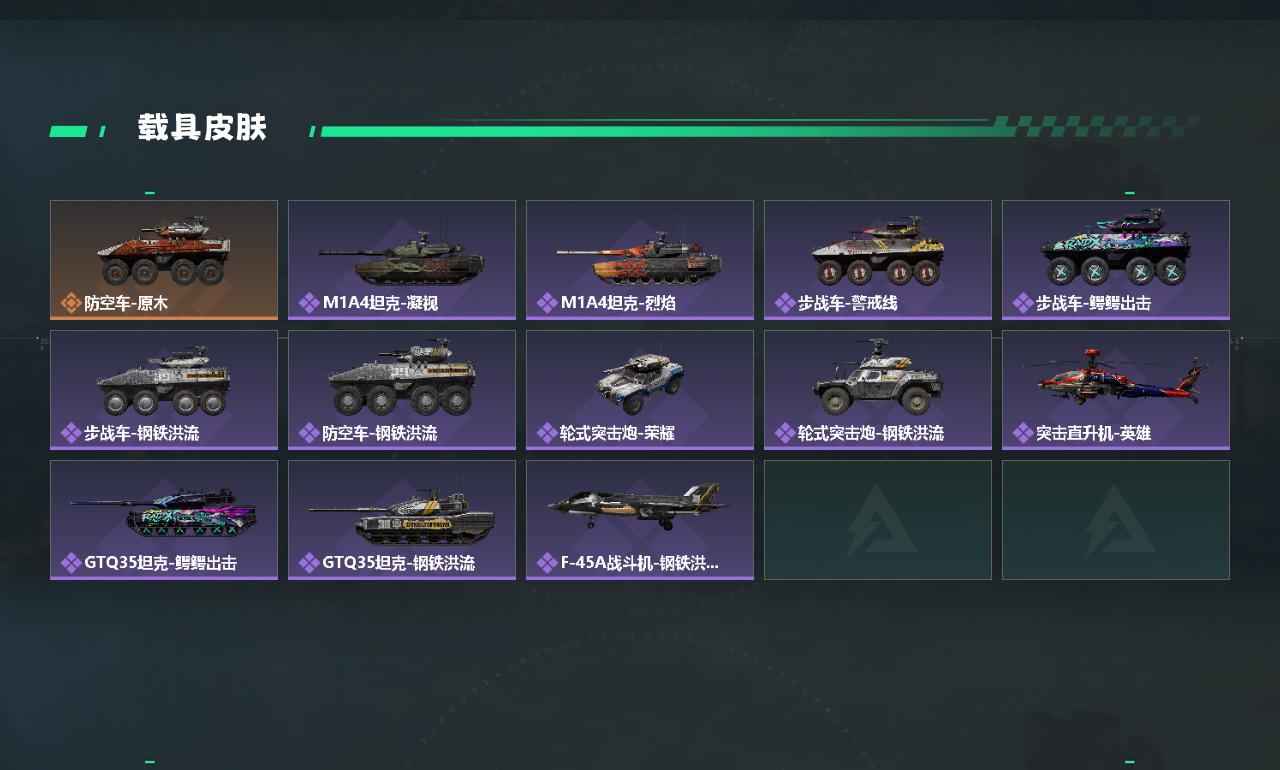
Task: Open the GTQ35坦克-钢铁洪流 skin card
Action: 402,520
